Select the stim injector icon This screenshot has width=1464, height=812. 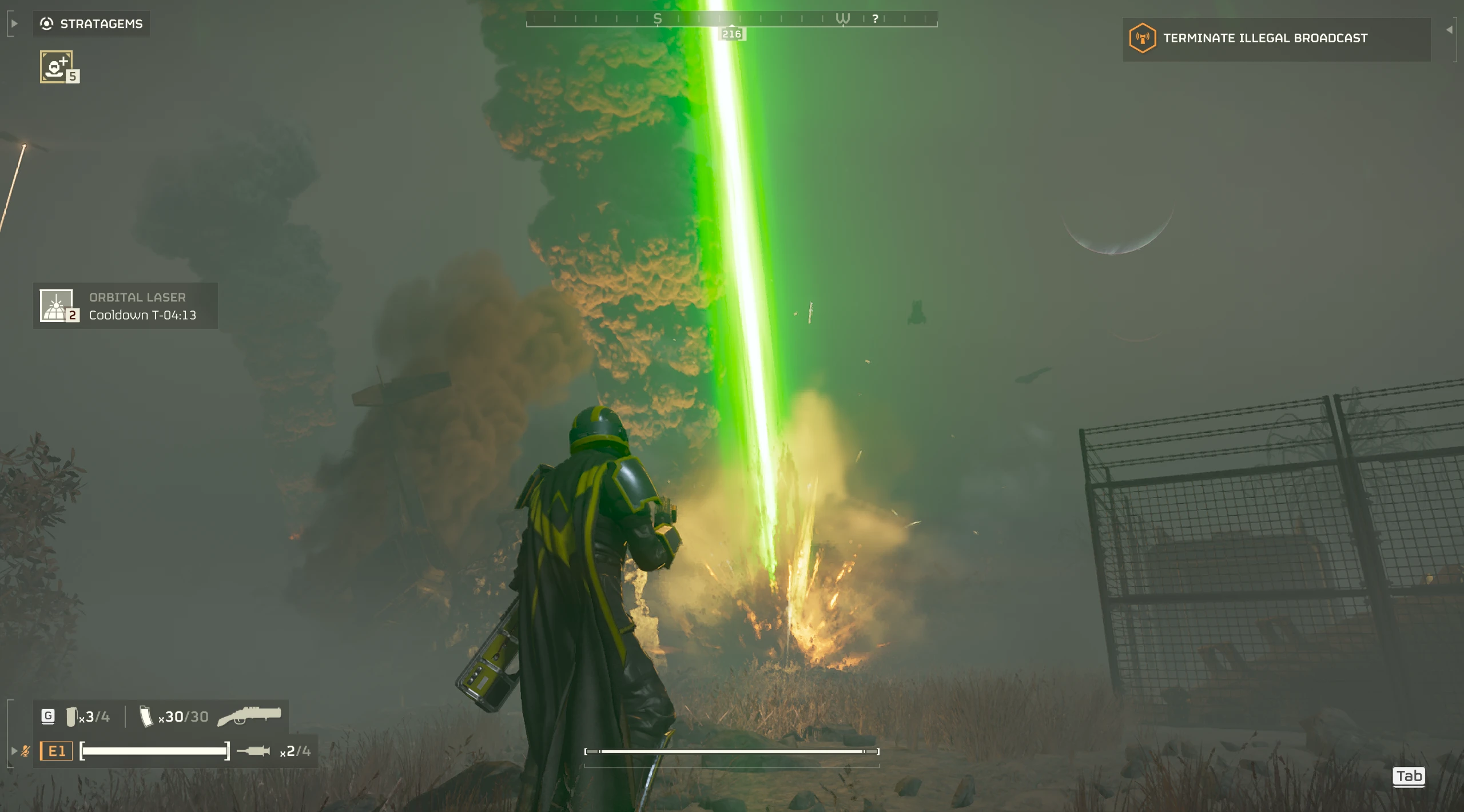click(253, 751)
